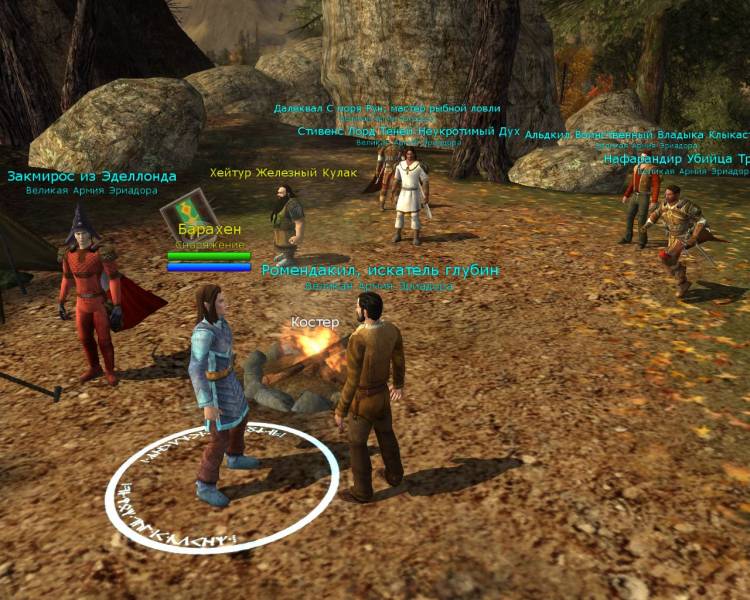Target the Стивенс Лорд Теней nameplate
The height and width of the screenshot is (600, 750).
click(x=407, y=130)
